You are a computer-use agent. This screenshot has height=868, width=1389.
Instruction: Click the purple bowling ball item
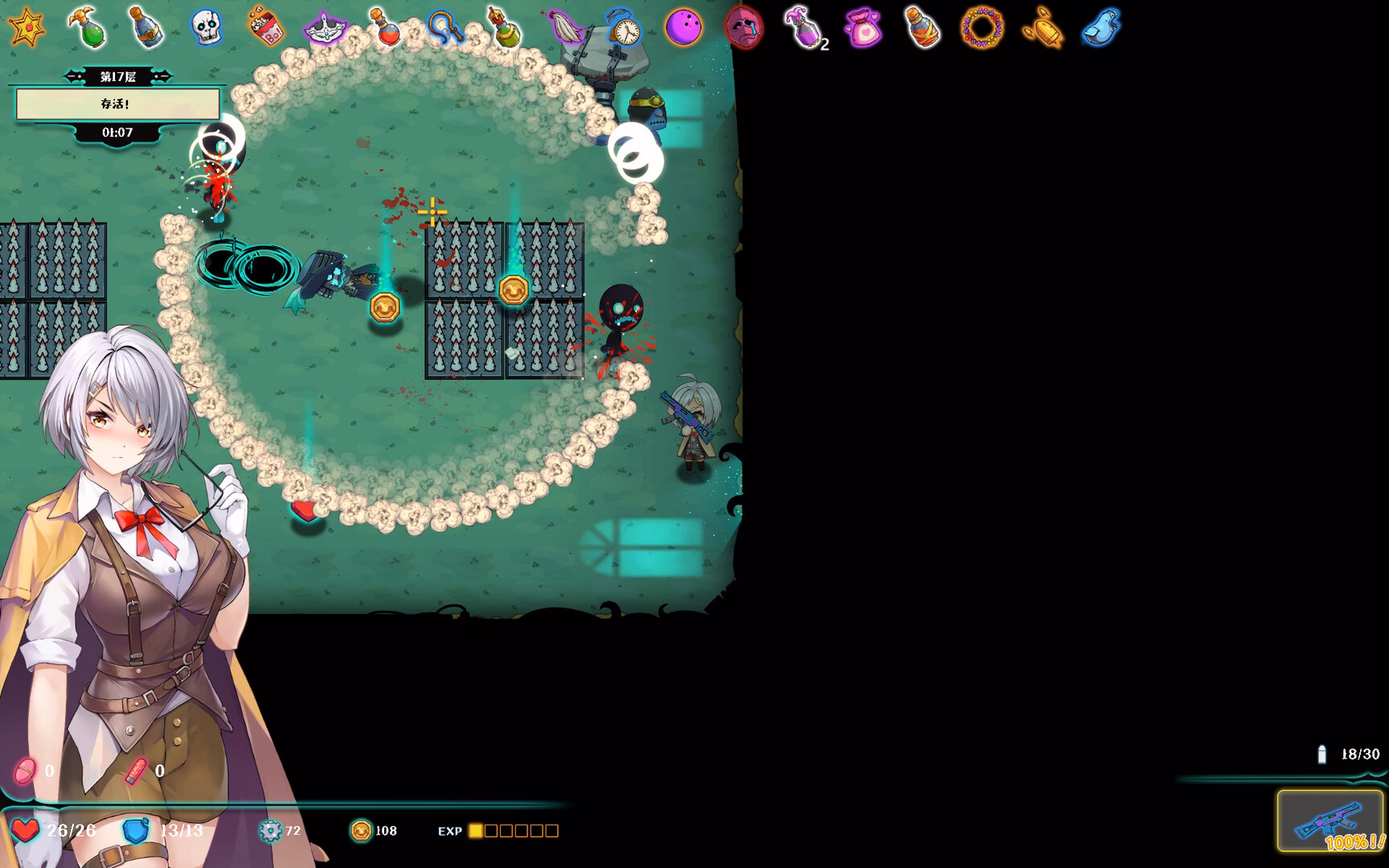pos(683,27)
